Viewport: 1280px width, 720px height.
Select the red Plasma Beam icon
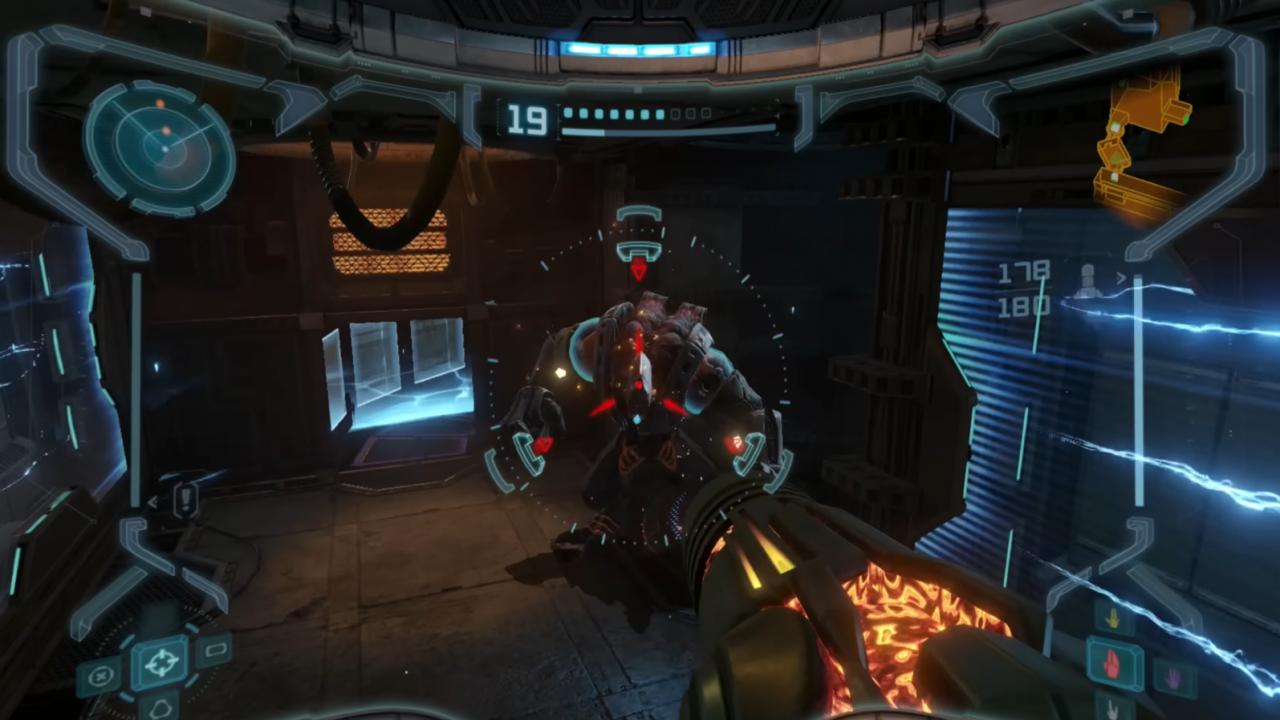(x=1111, y=666)
